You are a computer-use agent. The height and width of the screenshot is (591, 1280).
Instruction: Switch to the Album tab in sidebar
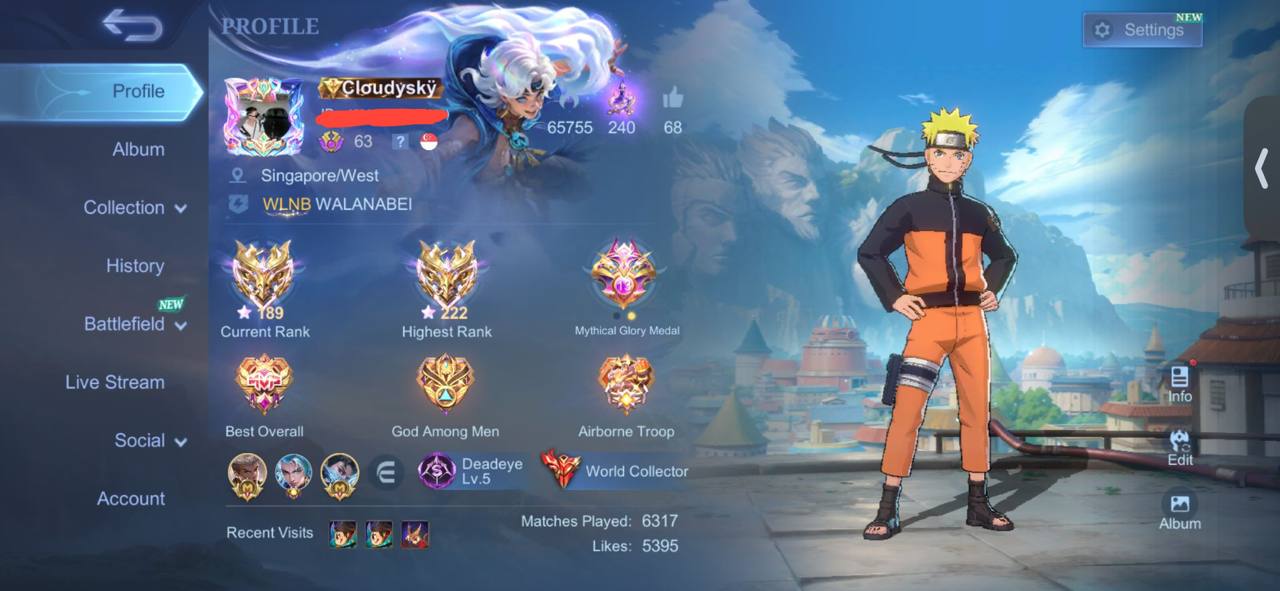point(138,149)
